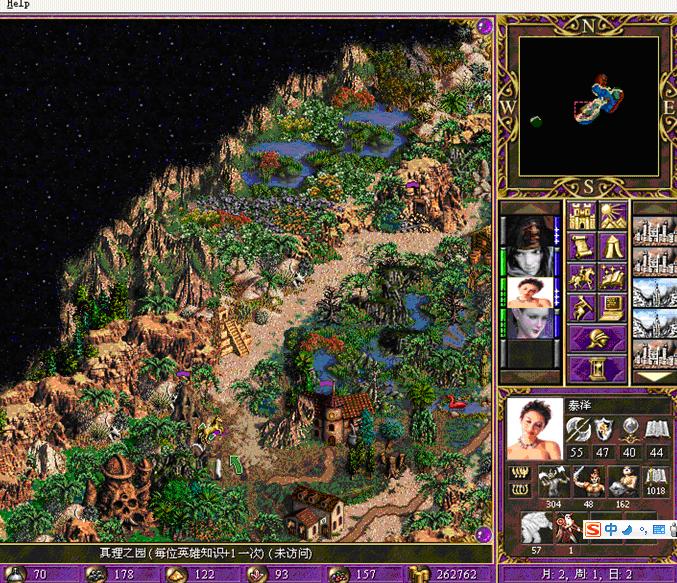Click the Sogou input method S icon

(592, 528)
